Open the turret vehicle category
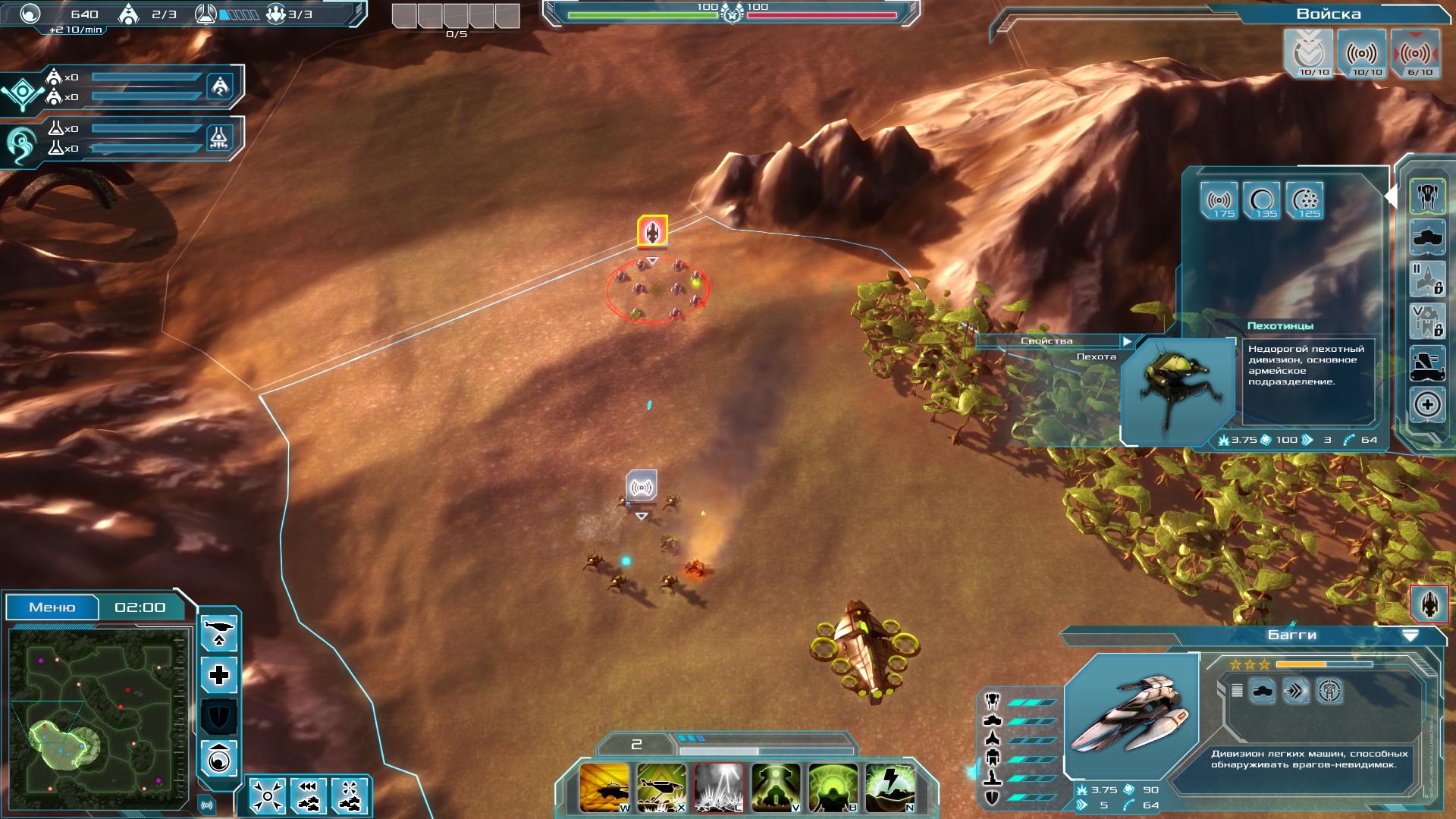The height and width of the screenshot is (819, 1456). (x=1427, y=363)
